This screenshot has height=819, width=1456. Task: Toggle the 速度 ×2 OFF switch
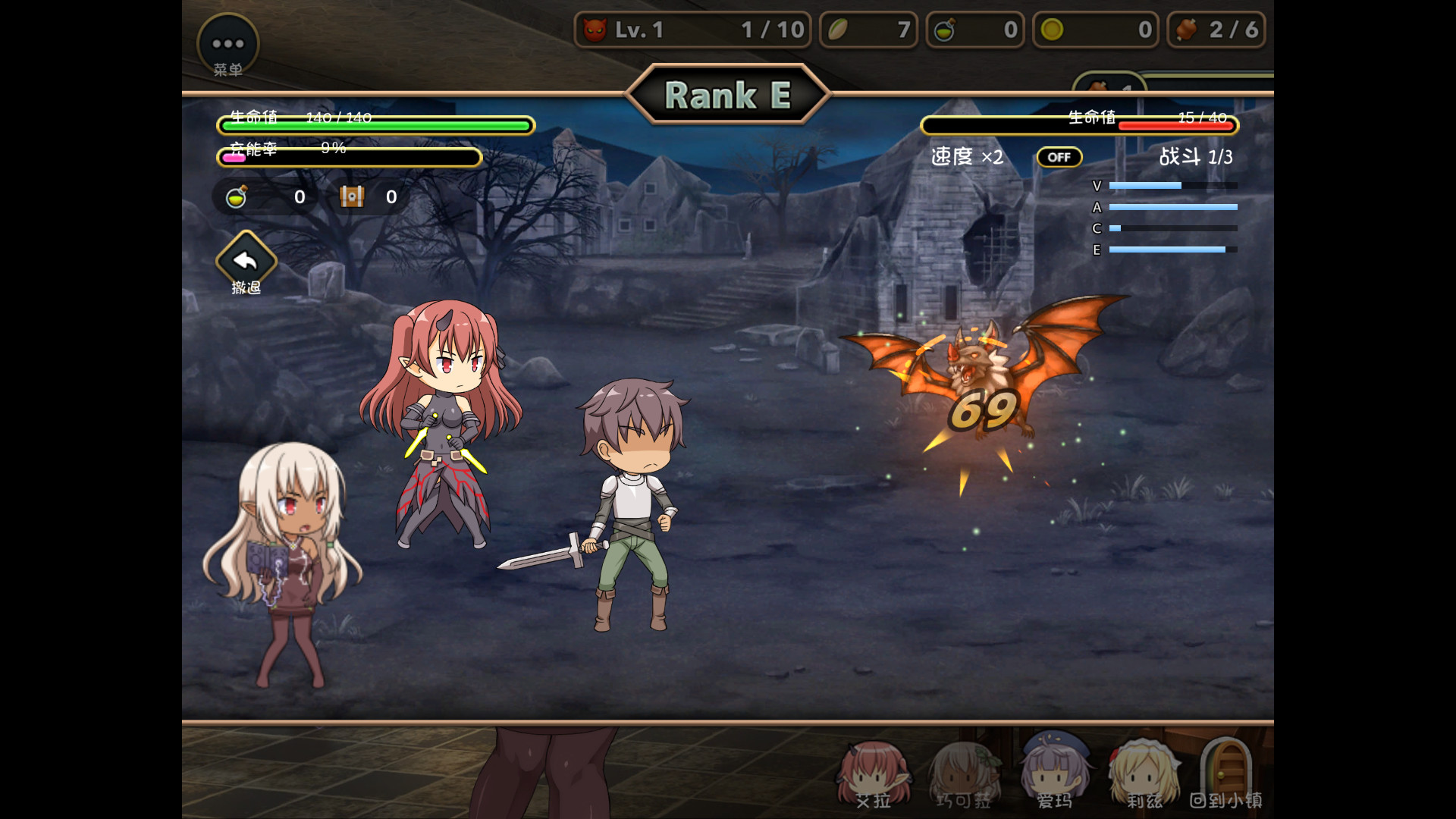tap(1059, 157)
